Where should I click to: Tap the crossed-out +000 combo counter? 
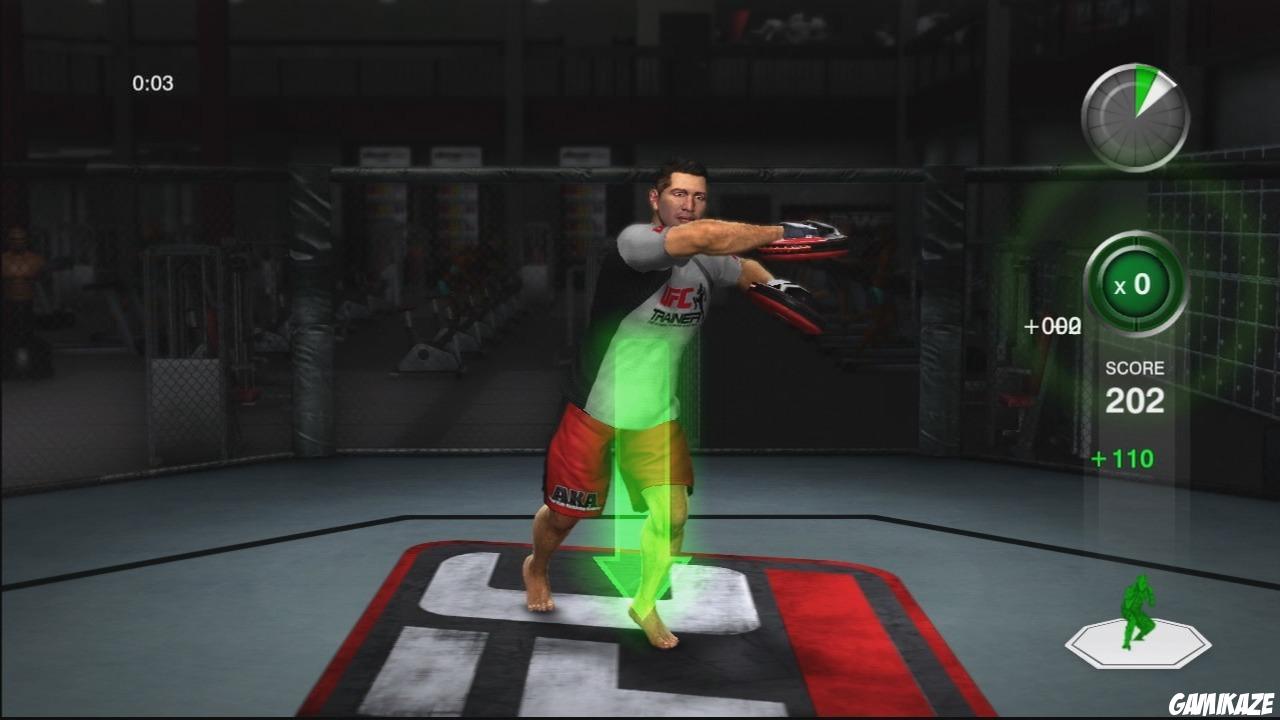point(1052,325)
